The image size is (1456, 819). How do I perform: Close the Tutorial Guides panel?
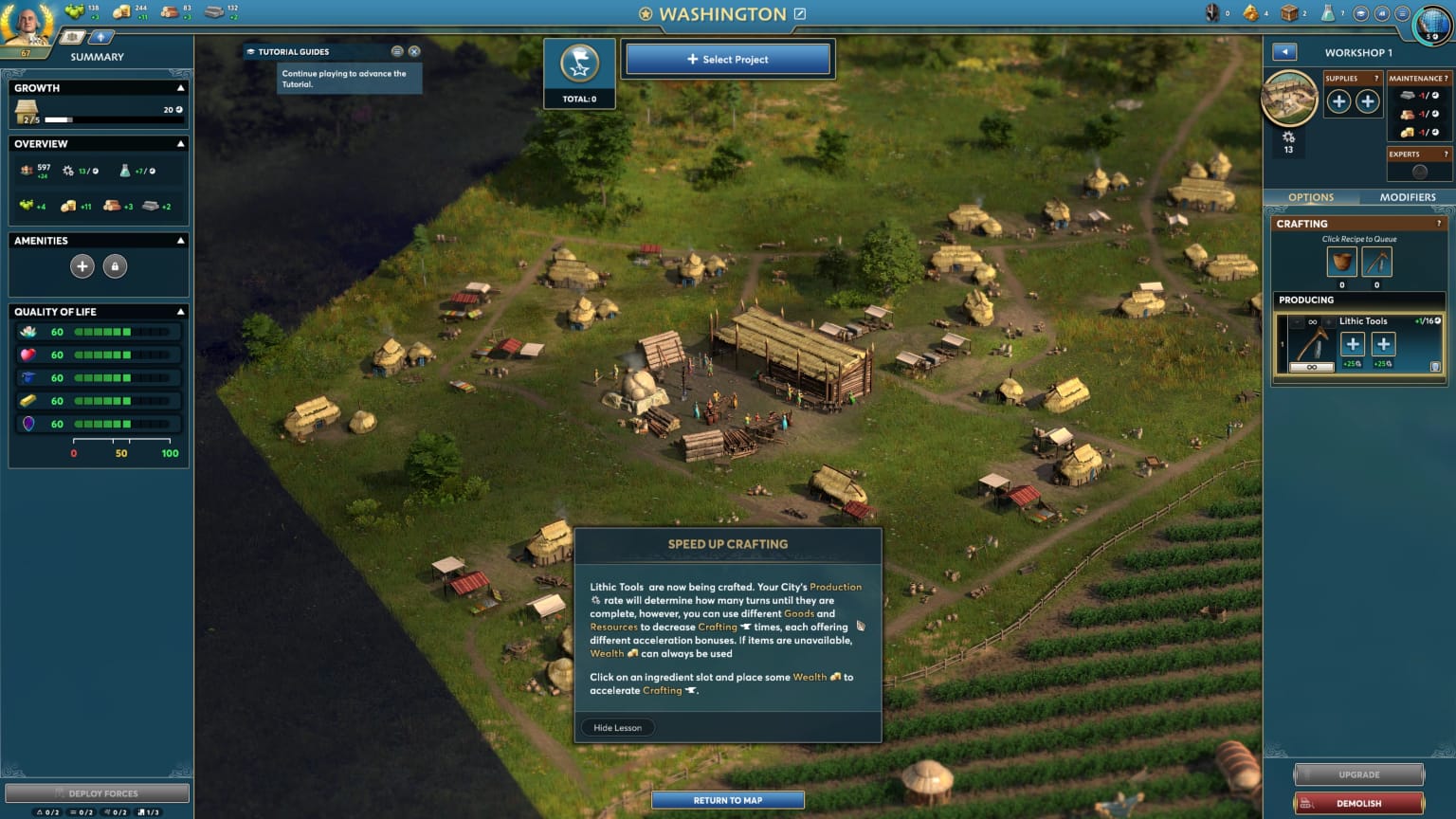point(414,51)
